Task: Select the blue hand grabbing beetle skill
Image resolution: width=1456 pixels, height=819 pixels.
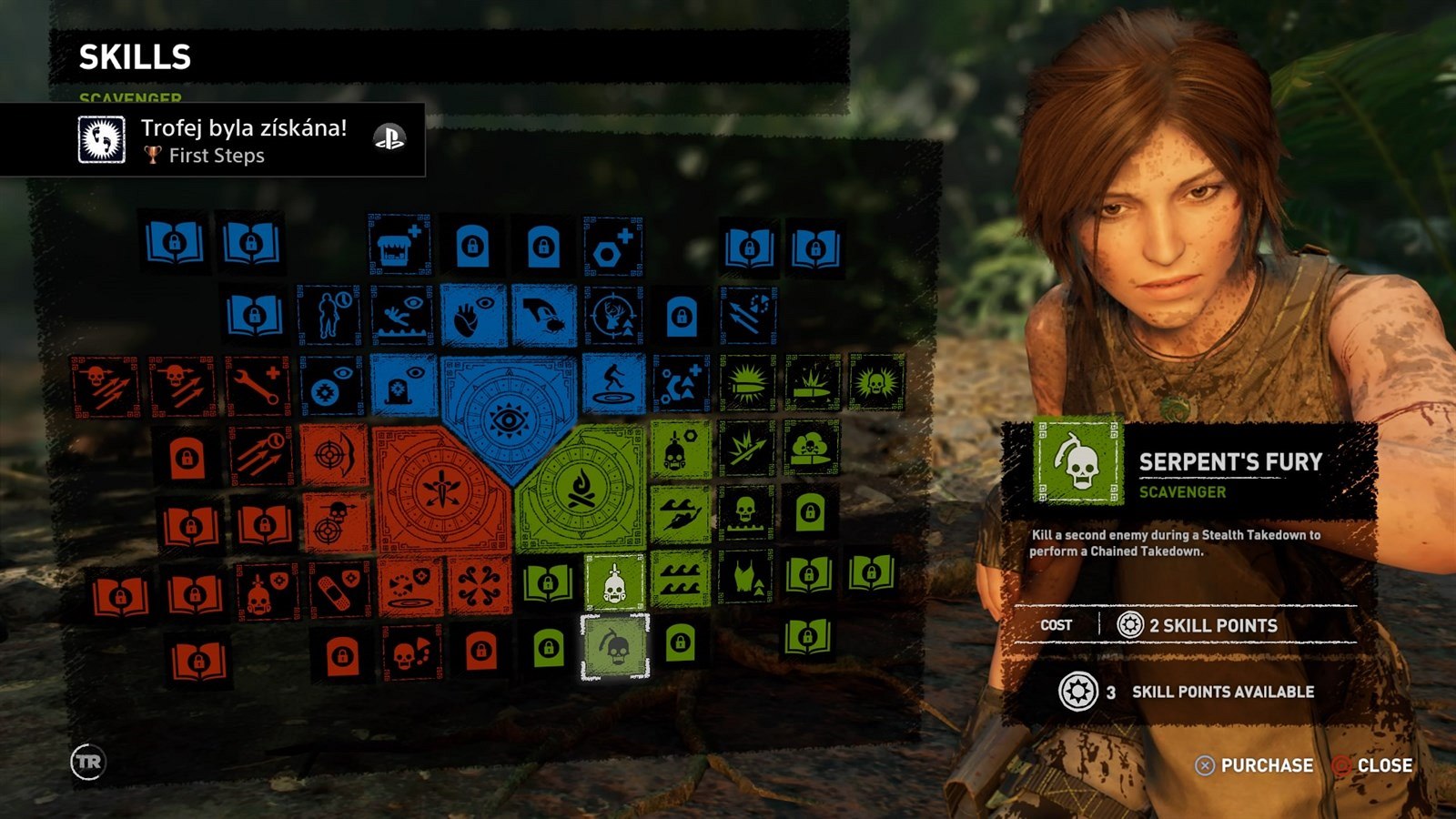Action: click(543, 316)
